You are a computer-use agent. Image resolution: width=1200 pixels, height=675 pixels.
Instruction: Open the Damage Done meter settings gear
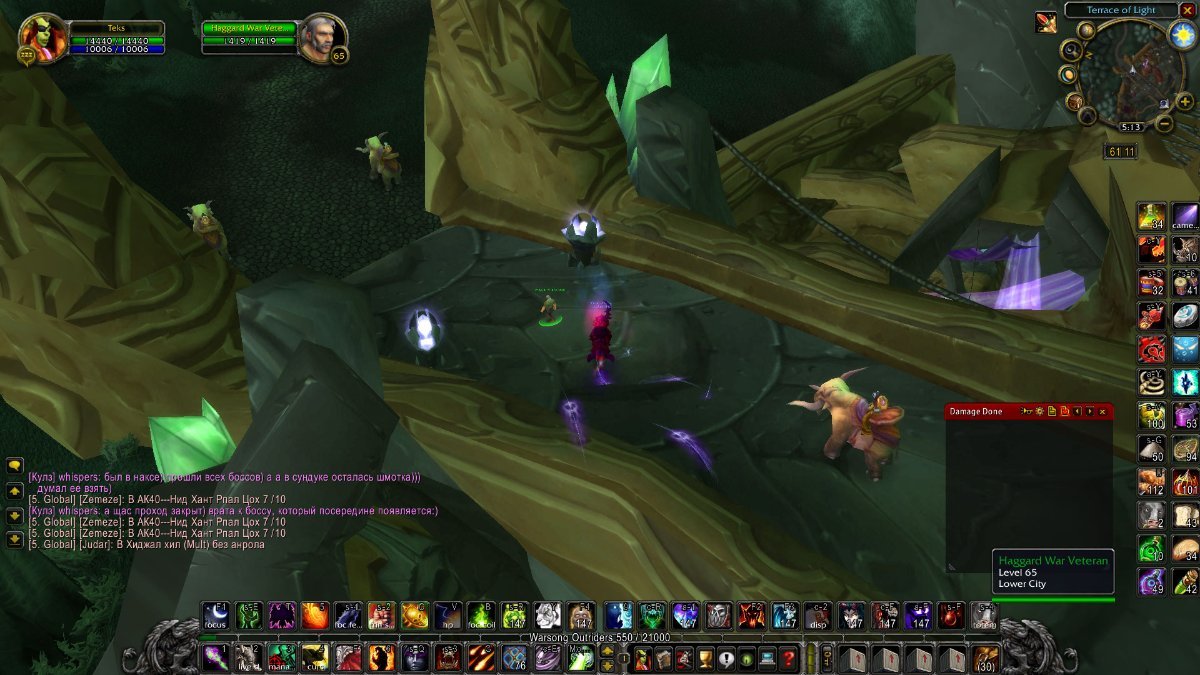pyautogui.click(x=1039, y=411)
